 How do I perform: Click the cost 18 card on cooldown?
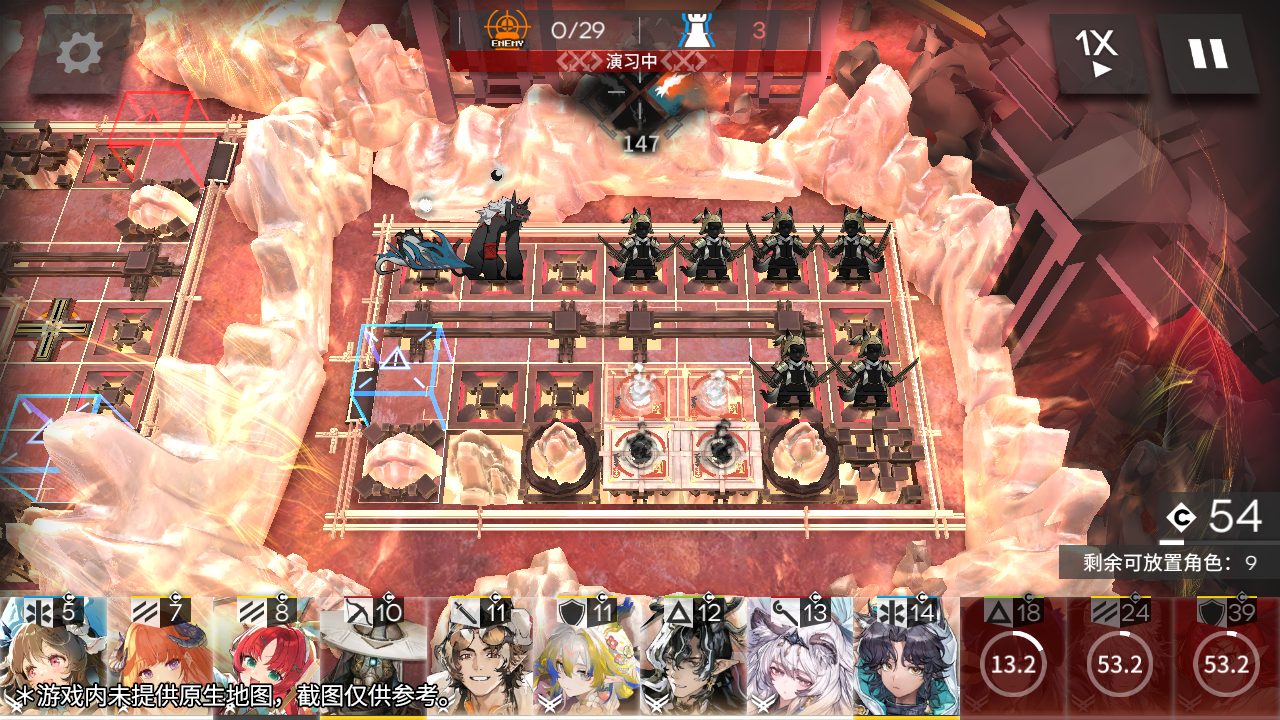tap(1013, 658)
